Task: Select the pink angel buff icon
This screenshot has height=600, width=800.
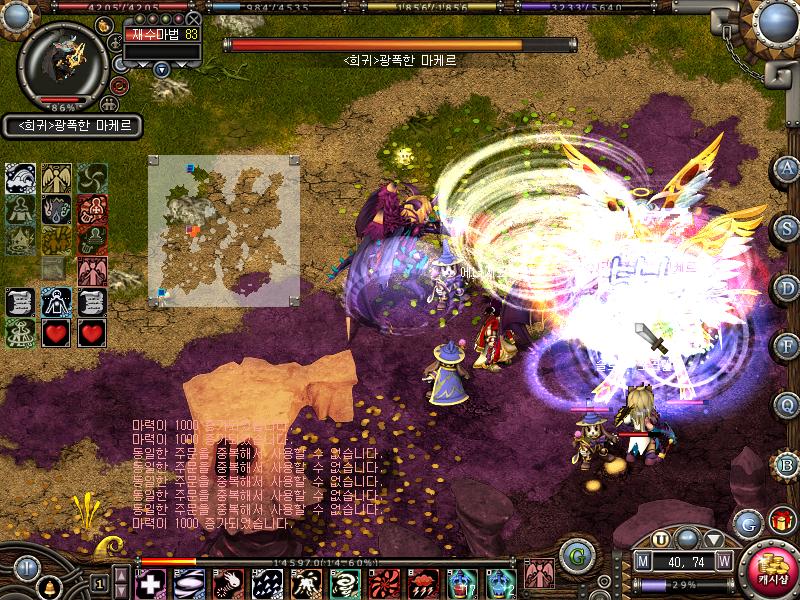Action: [x=92, y=270]
